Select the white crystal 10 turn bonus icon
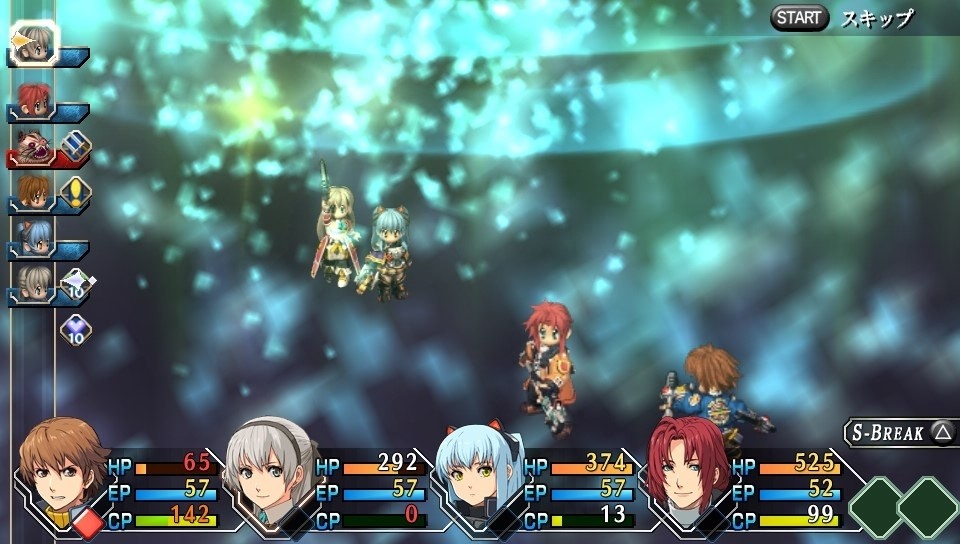Image resolution: width=960 pixels, height=544 pixels. coord(76,284)
